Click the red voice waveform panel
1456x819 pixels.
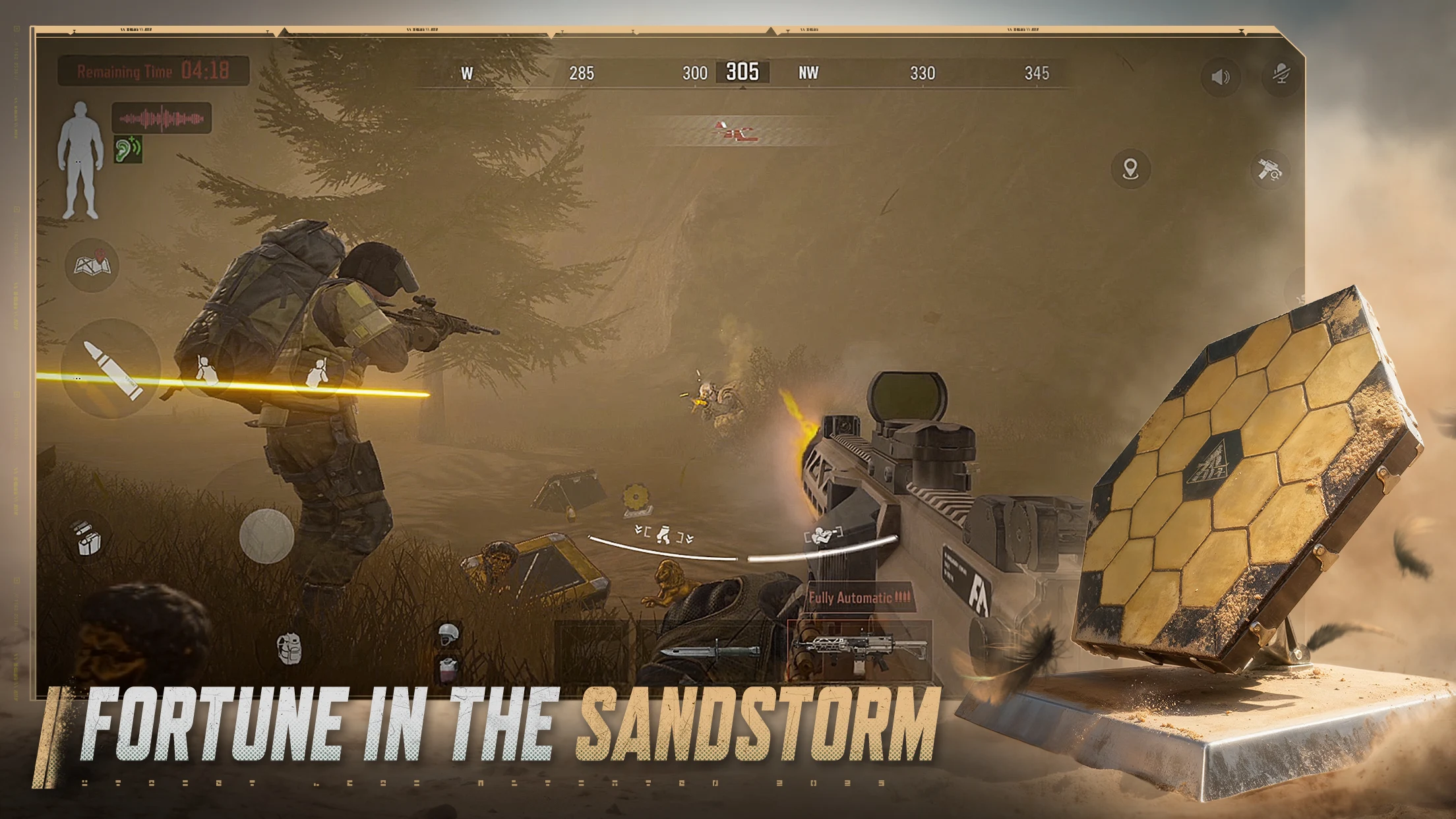(x=162, y=119)
